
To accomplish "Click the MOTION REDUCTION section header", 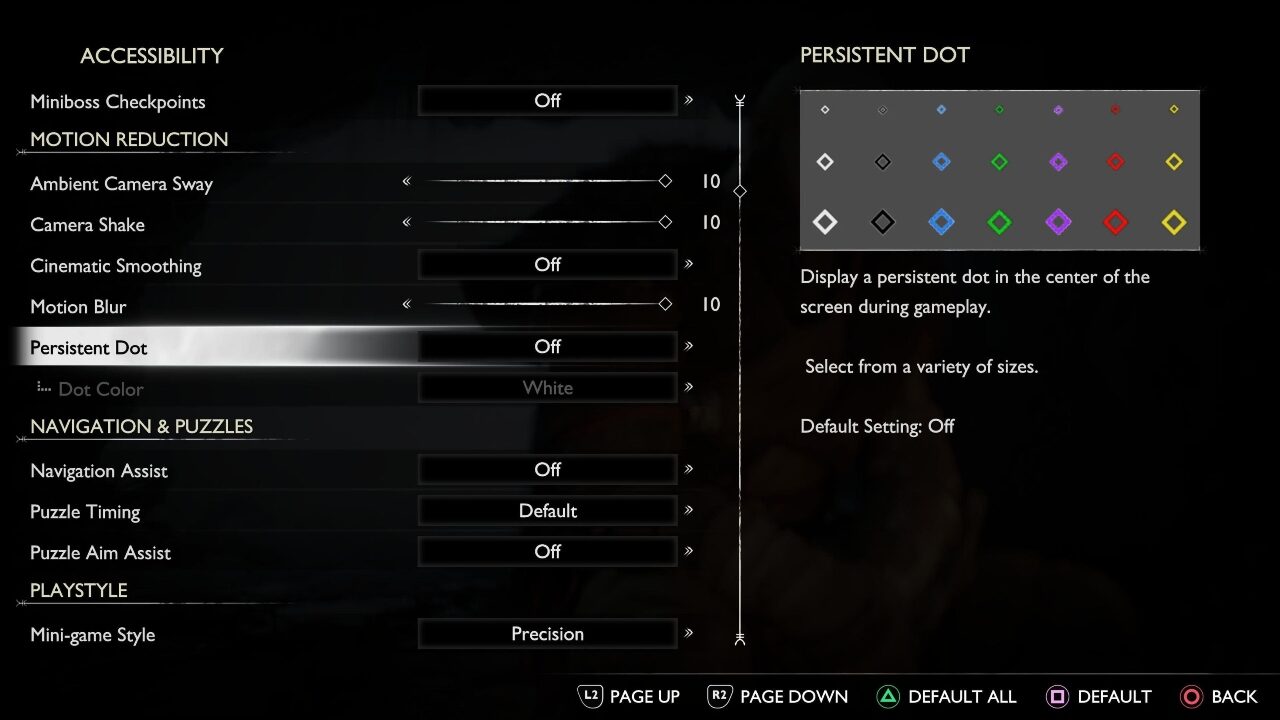I will (128, 139).
